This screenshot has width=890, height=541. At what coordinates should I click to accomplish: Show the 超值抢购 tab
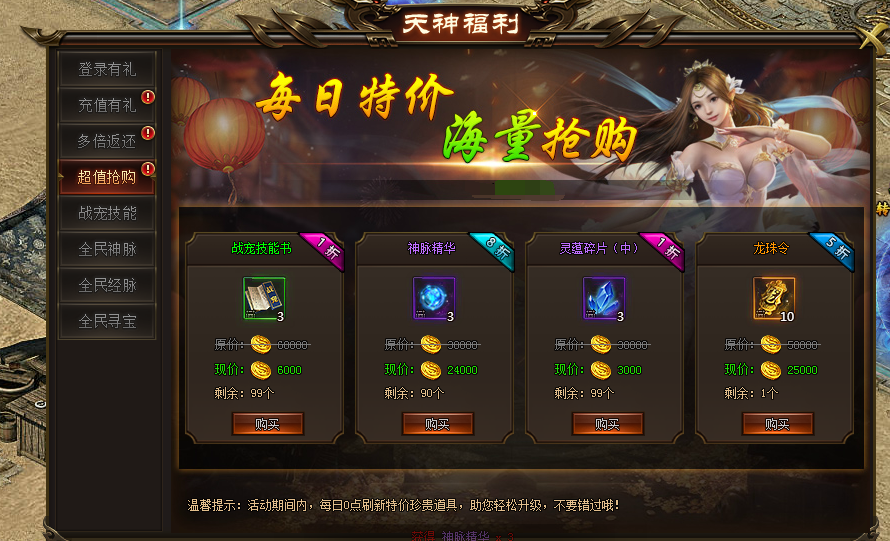[x=107, y=177]
